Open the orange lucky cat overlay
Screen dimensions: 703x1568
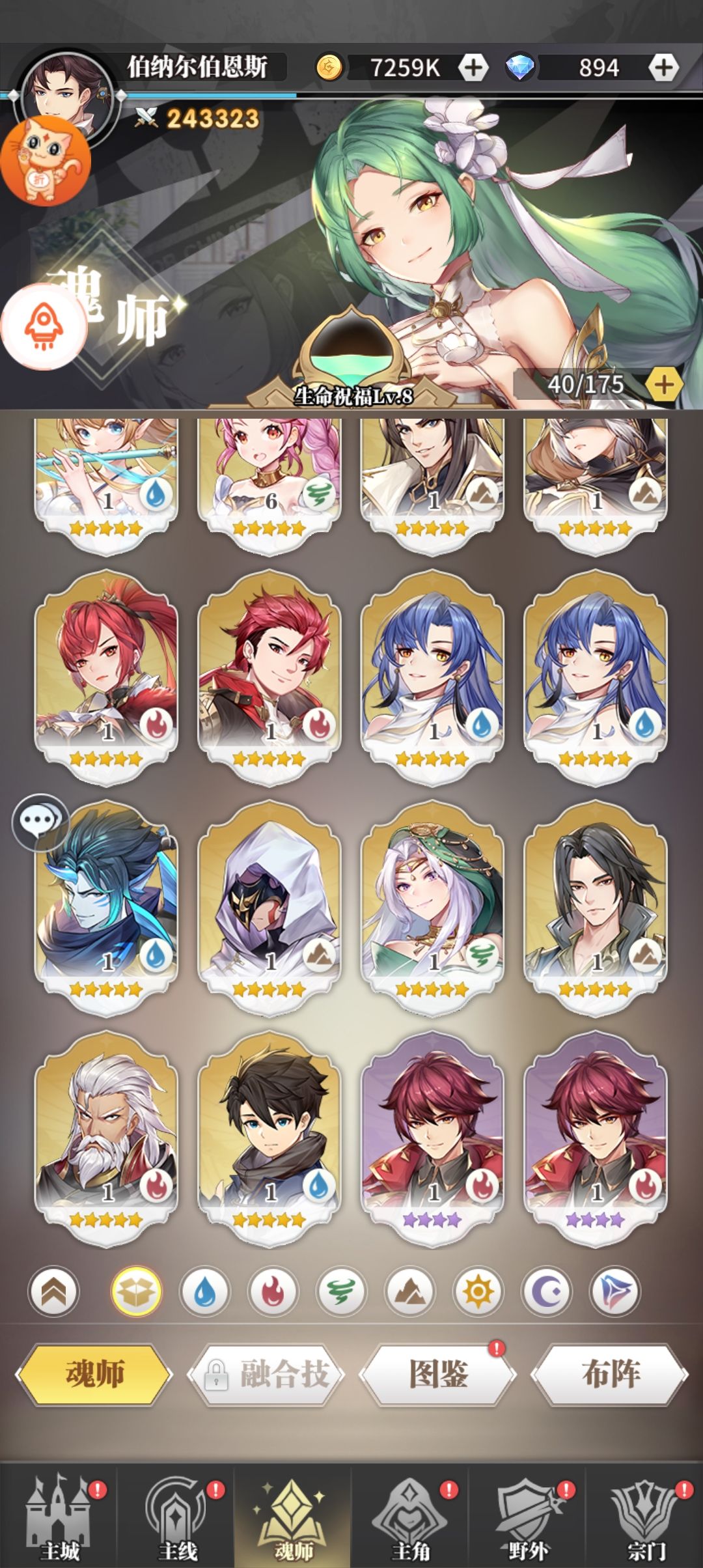tap(47, 161)
